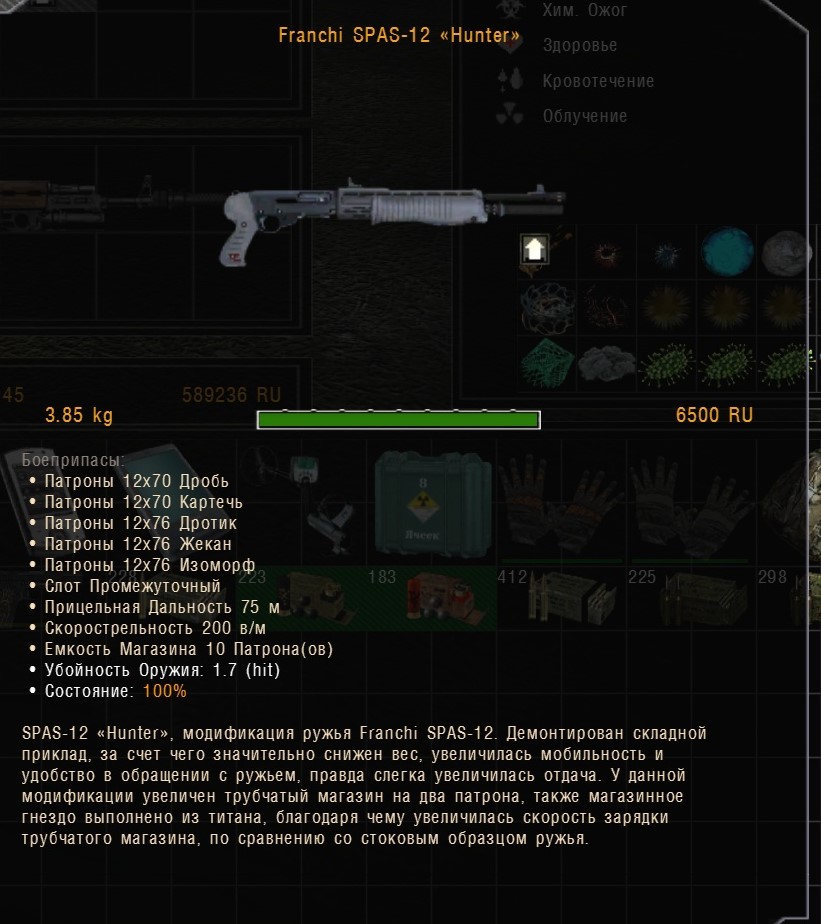Image resolution: width=821 pixels, height=924 pixels.
Task: Pick the grey rock artifact
Action: point(787,251)
